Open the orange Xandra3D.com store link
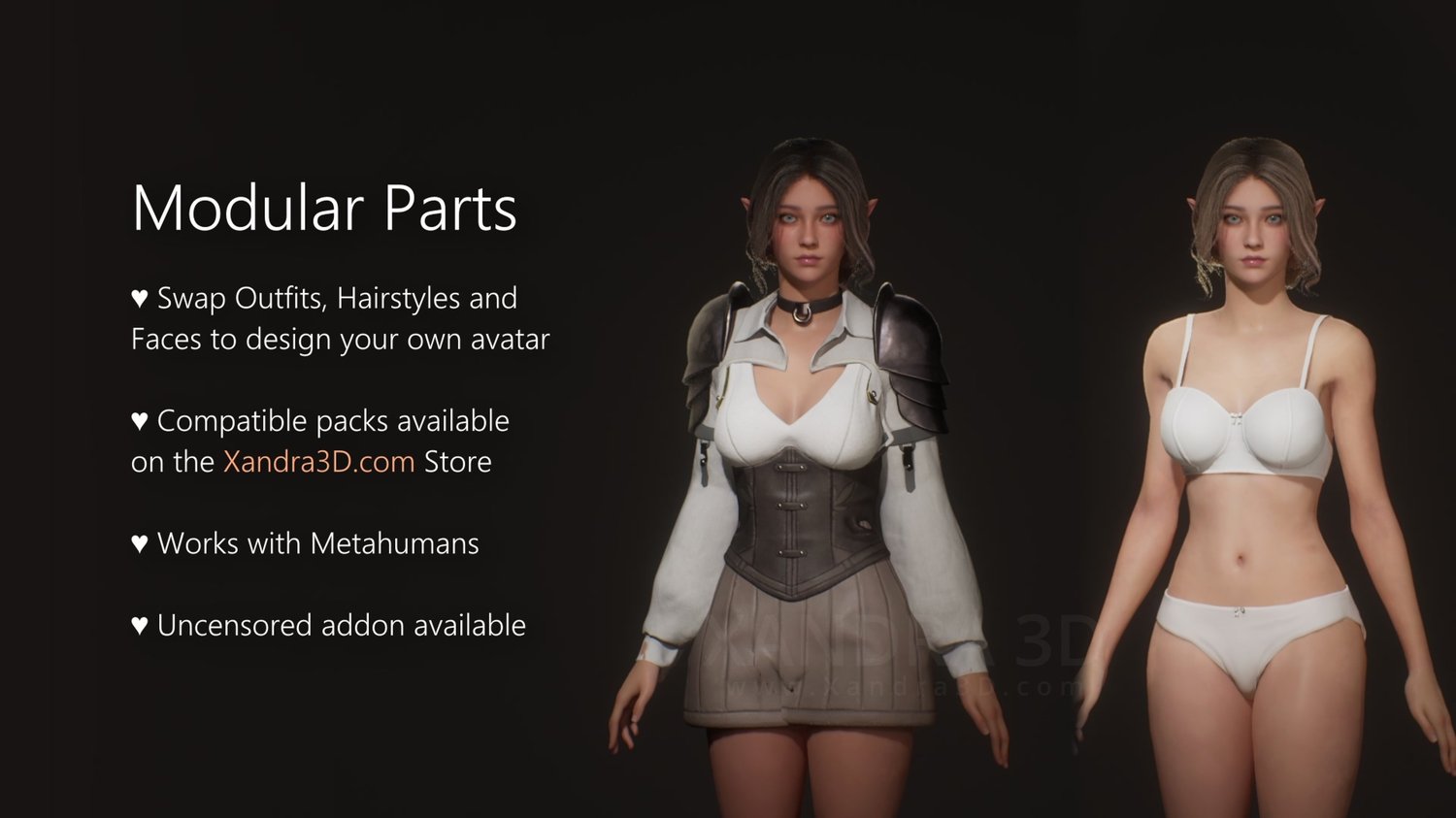1456x818 pixels. (318, 462)
